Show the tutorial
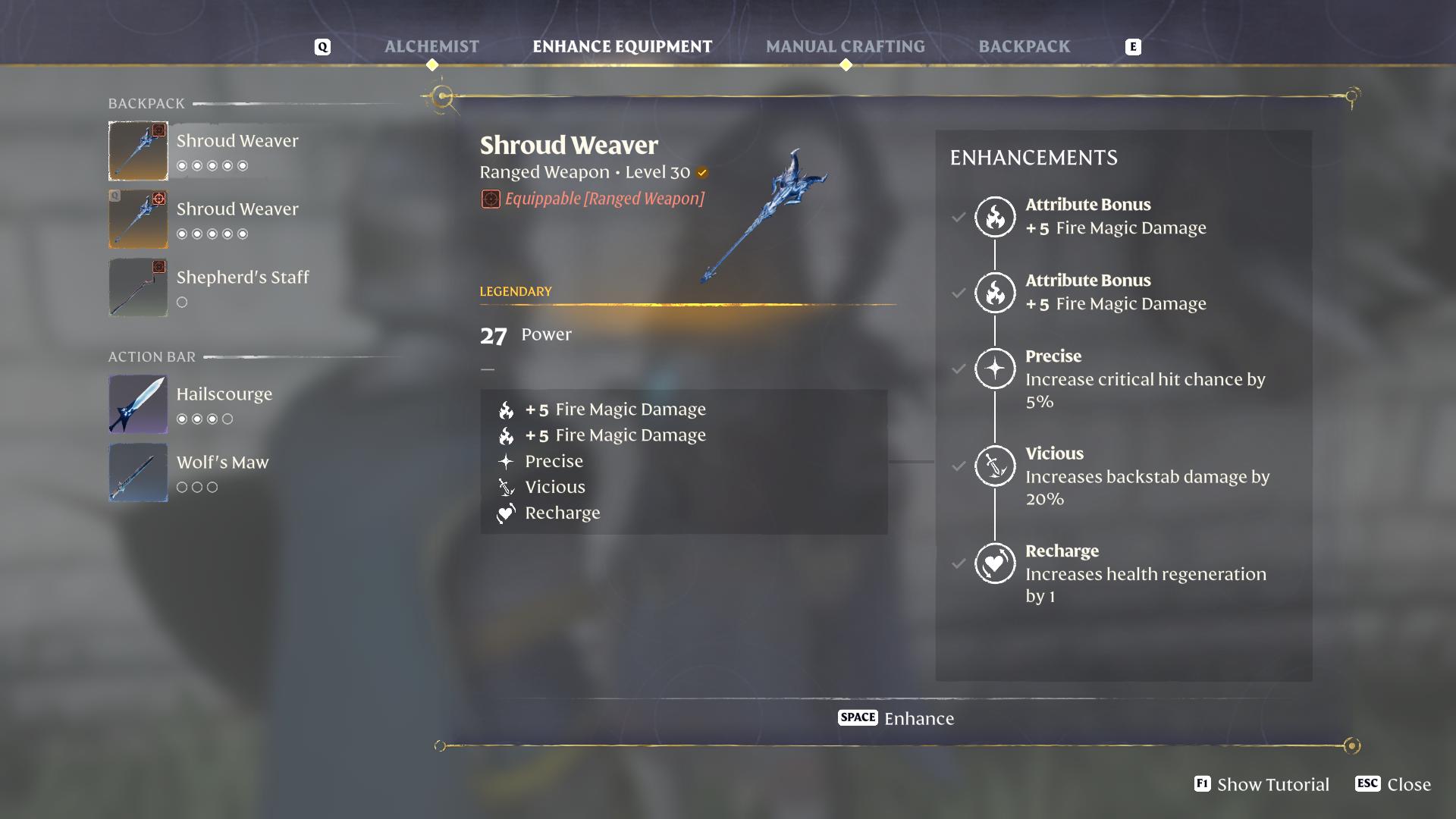The height and width of the screenshot is (819, 1456). [1262, 784]
